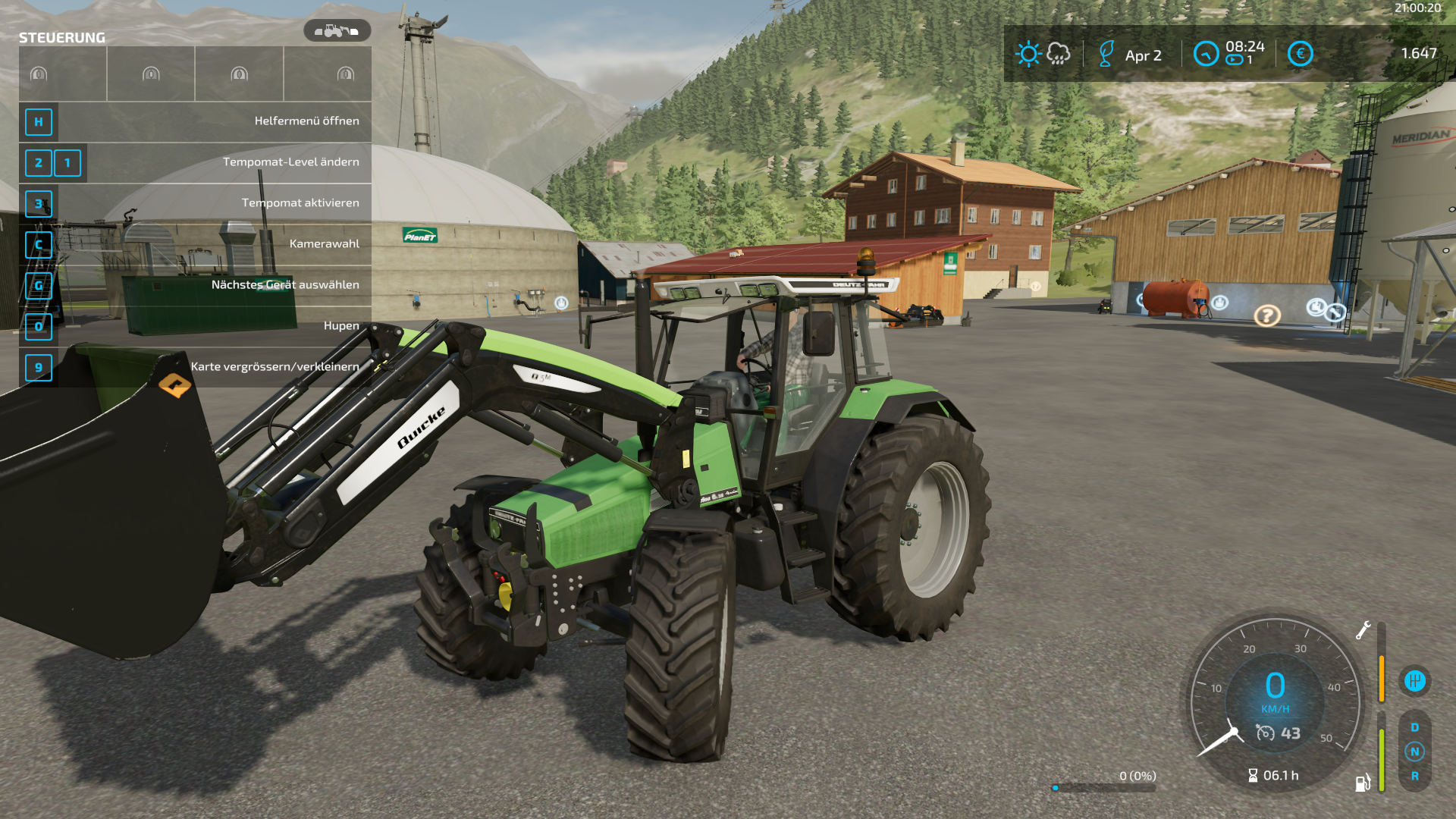Image resolution: width=1456 pixels, height=819 pixels.
Task: Choose the R reverse gear indicator
Action: pyautogui.click(x=1414, y=776)
